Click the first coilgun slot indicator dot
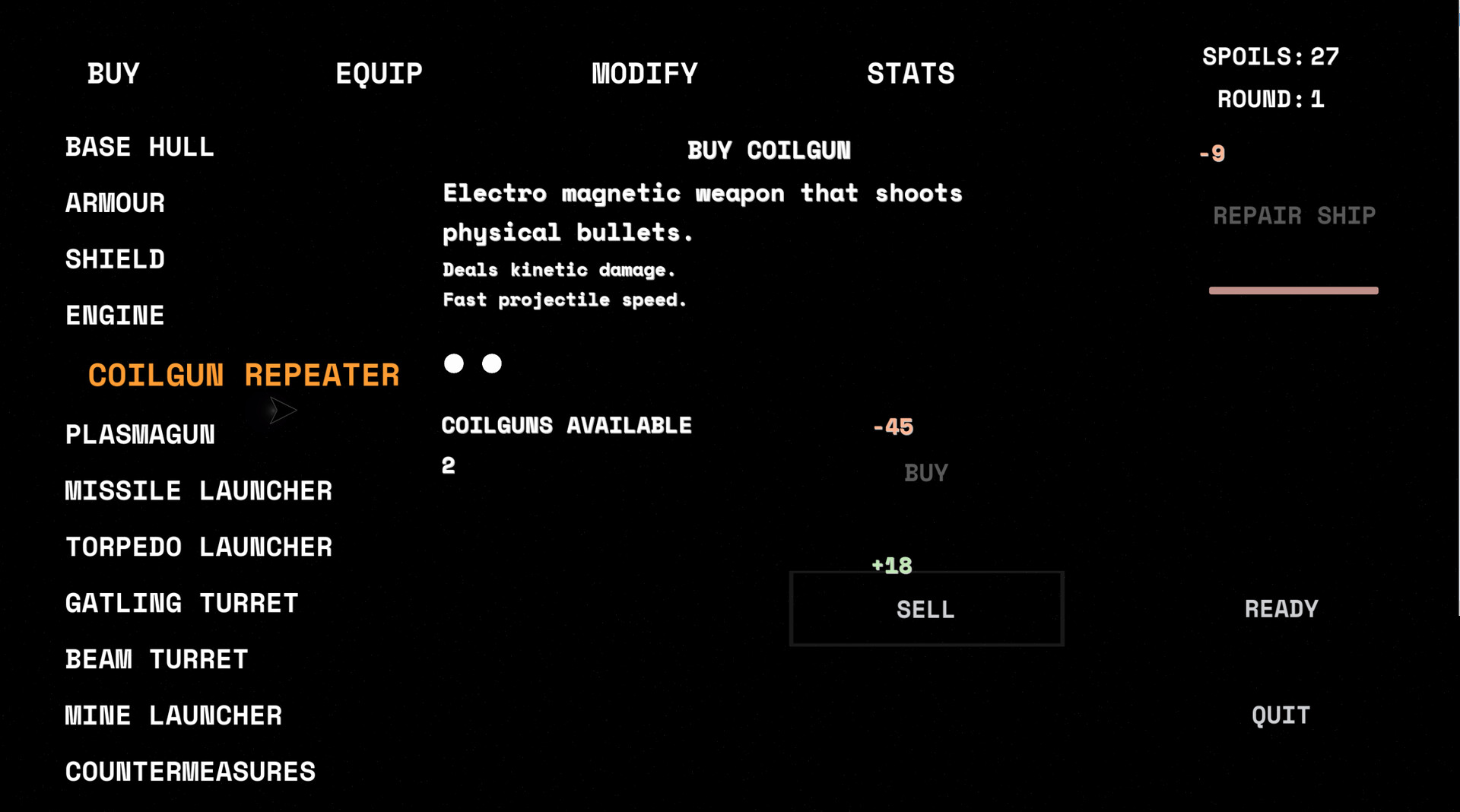1460x812 pixels. [454, 363]
